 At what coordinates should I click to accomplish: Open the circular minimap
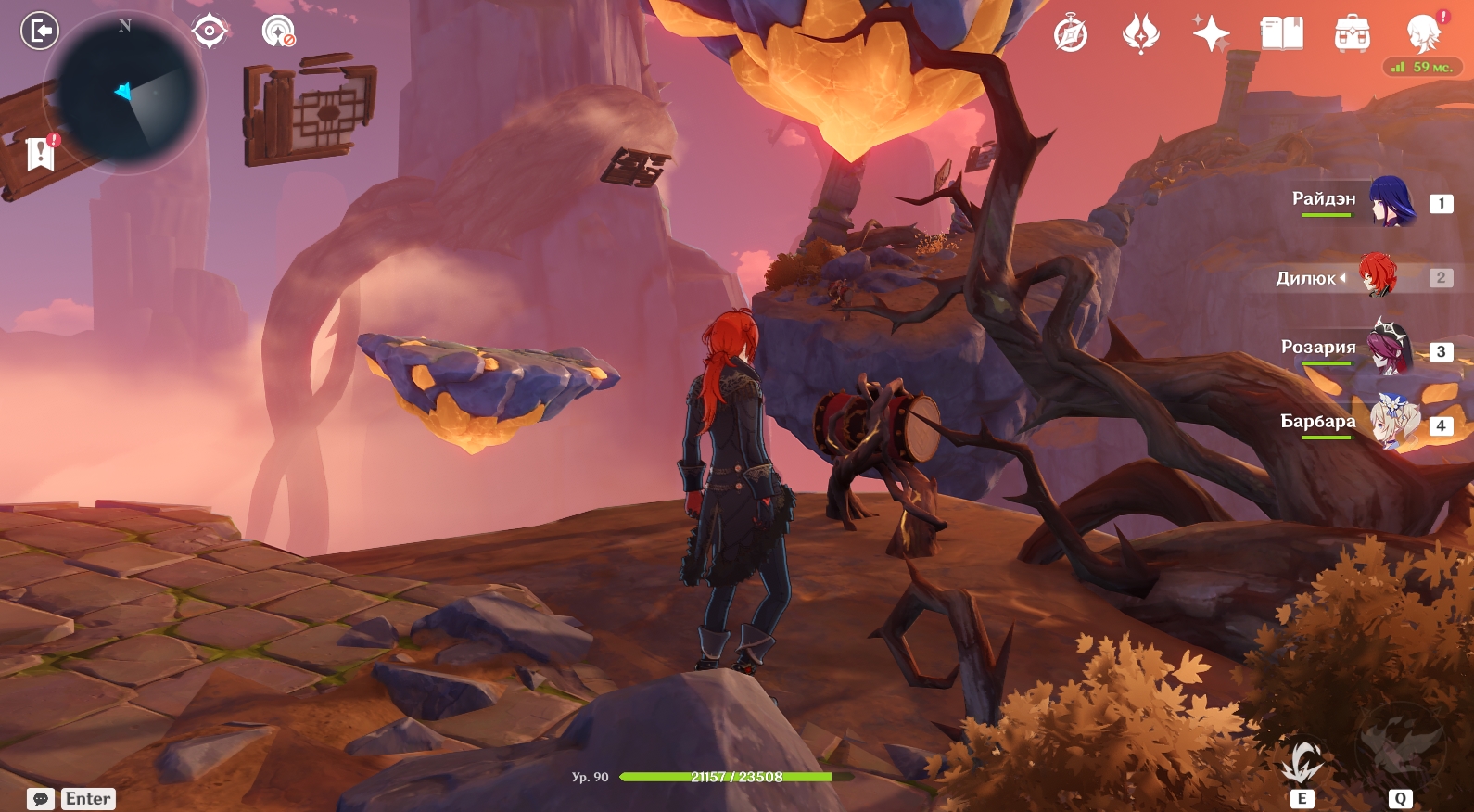click(x=125, y=93)
